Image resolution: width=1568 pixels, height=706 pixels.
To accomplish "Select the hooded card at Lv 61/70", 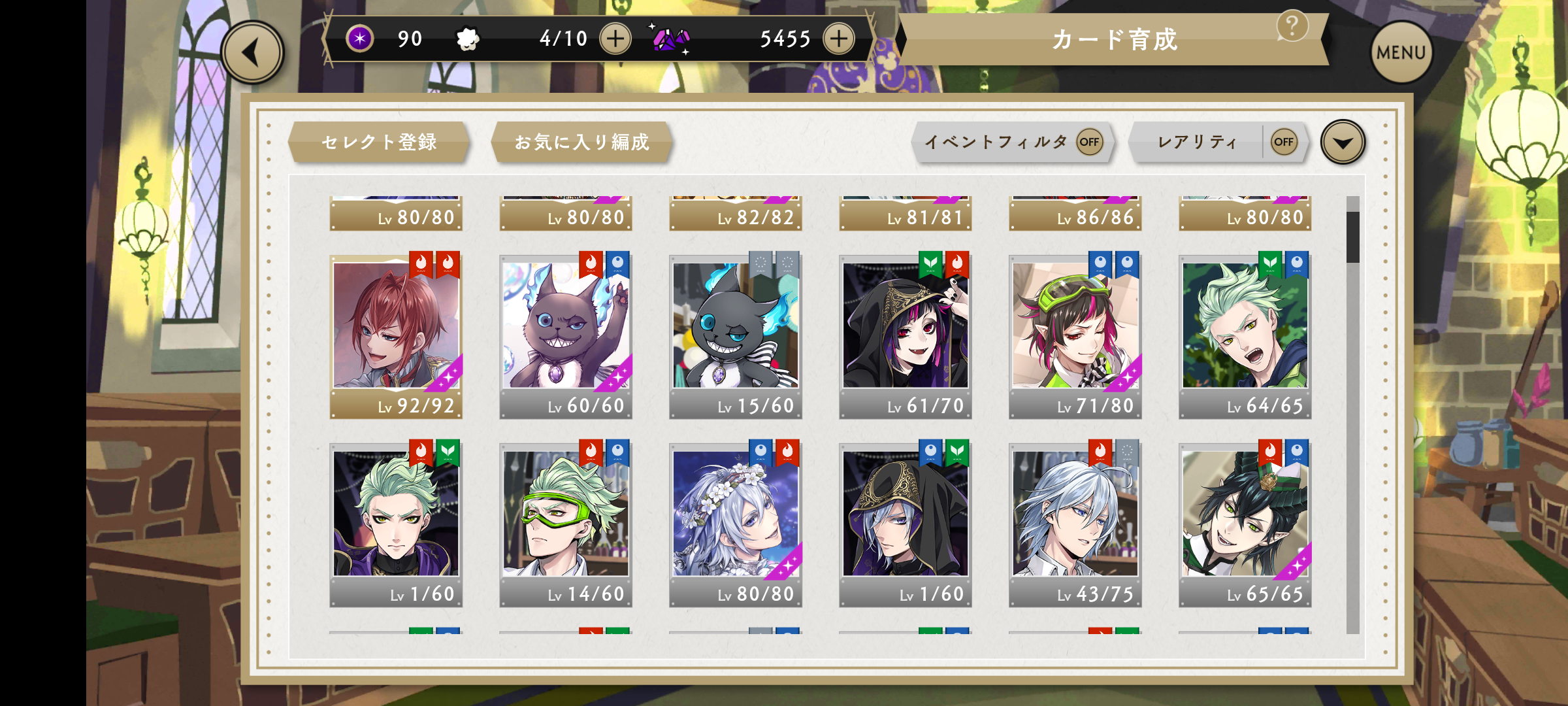I will [906, 333].
